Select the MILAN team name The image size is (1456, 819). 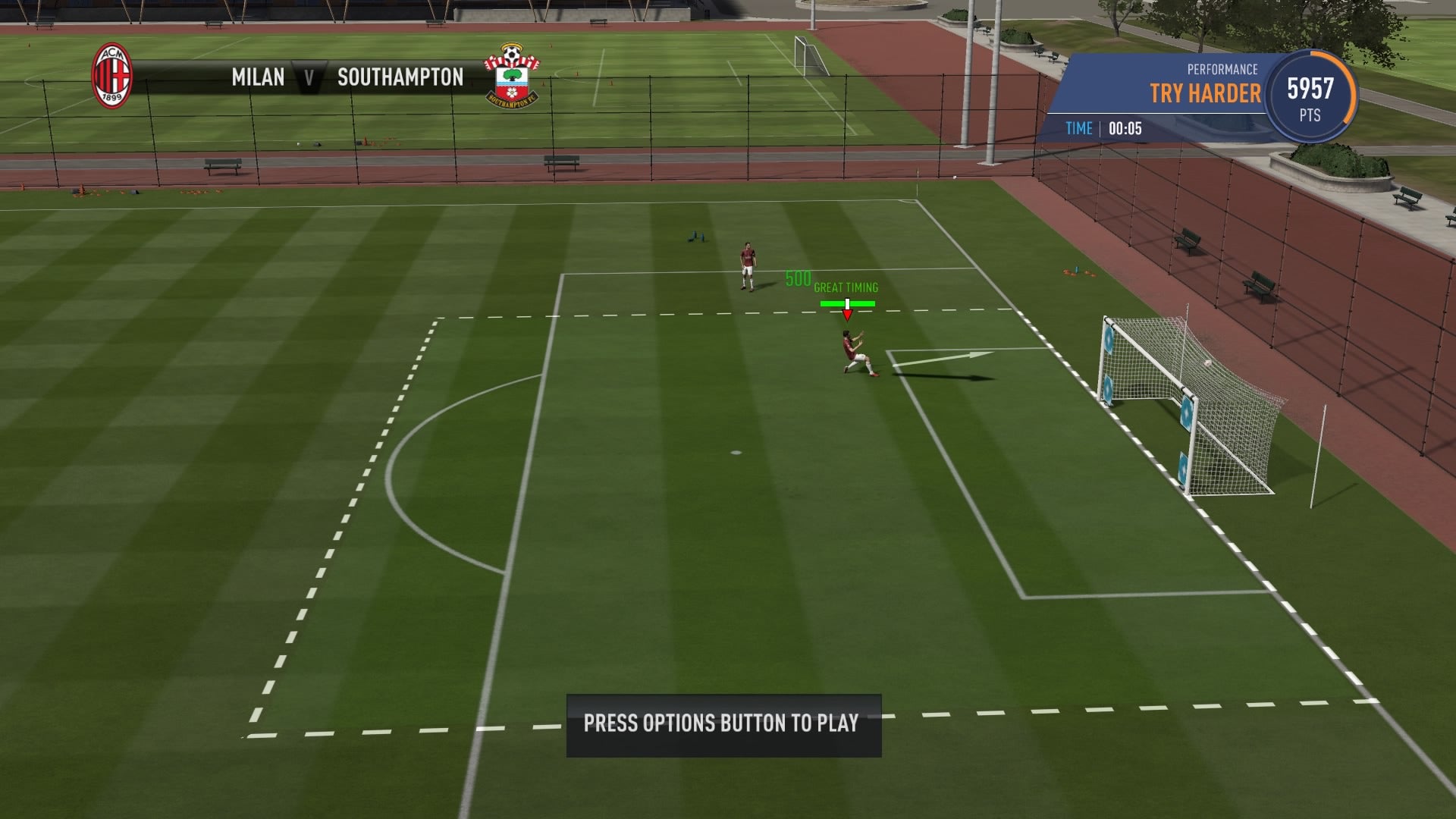(x=257, y=77)
